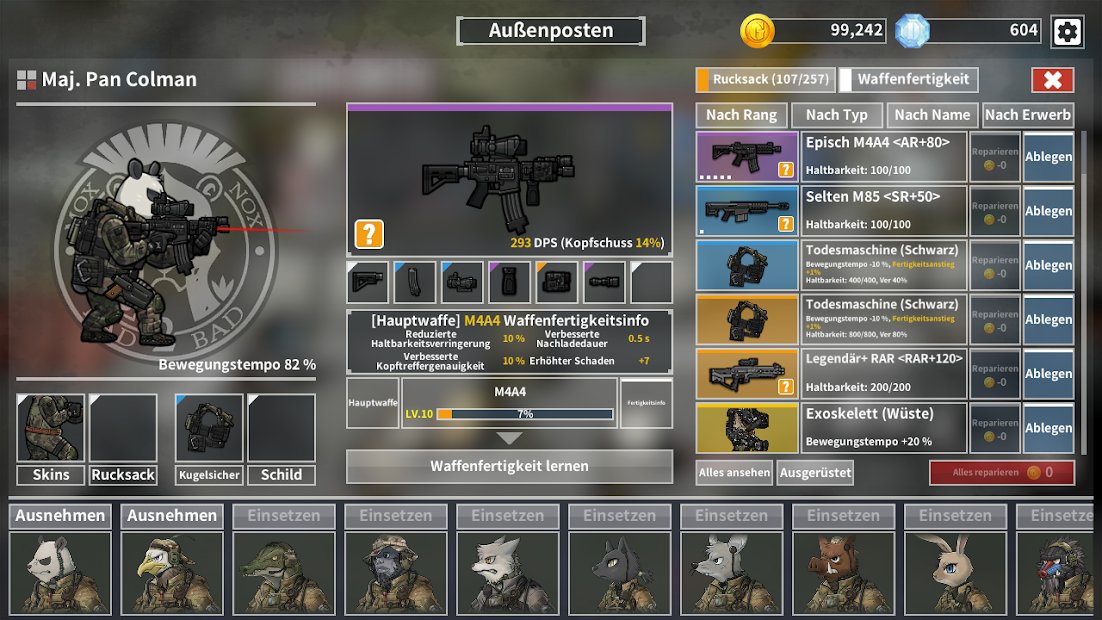
Task: Sort inventory with Nach Typ
Action: pyautogui.click(x=837, y=115)
